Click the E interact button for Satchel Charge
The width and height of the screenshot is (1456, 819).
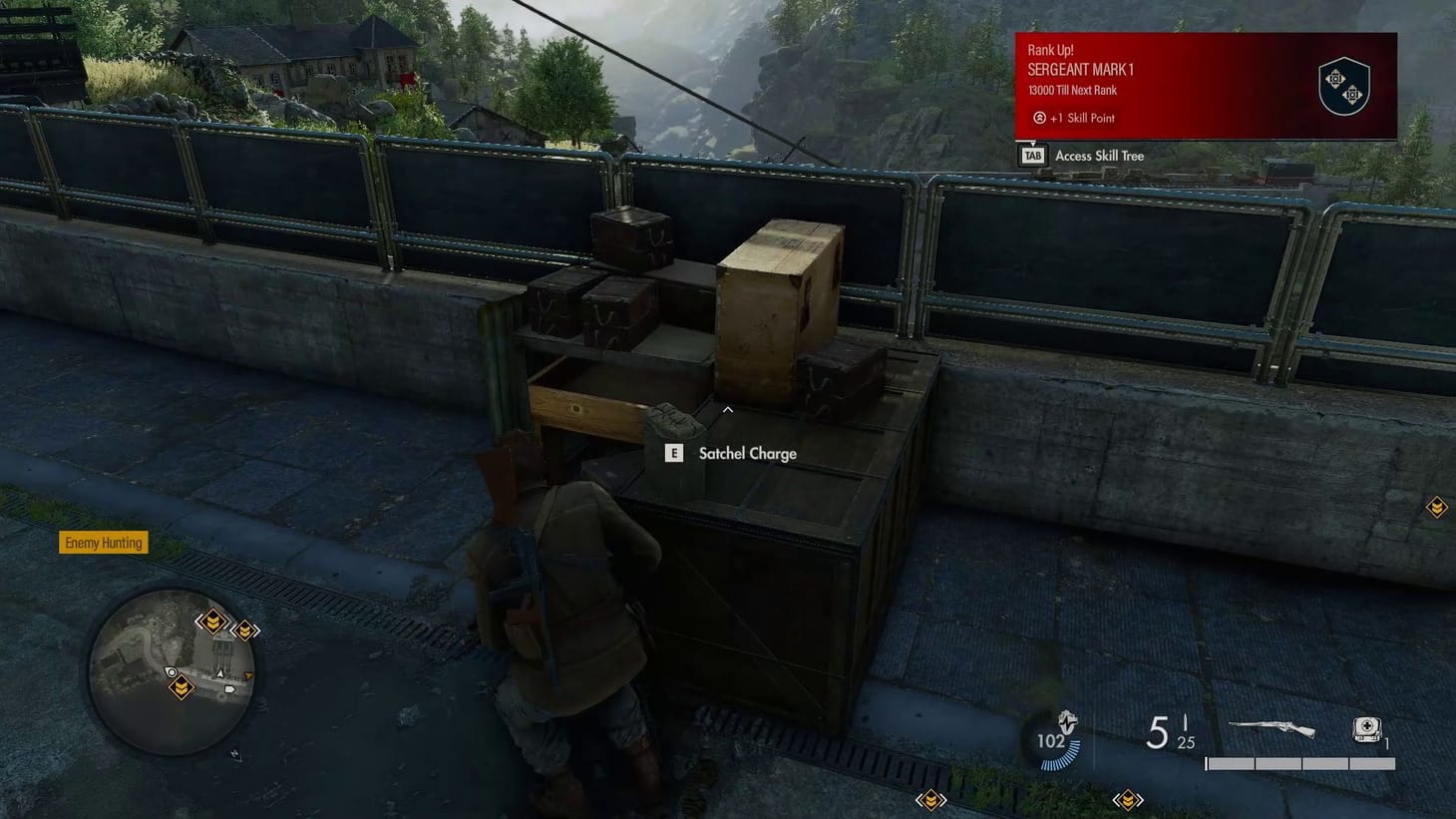coord(673,453)
